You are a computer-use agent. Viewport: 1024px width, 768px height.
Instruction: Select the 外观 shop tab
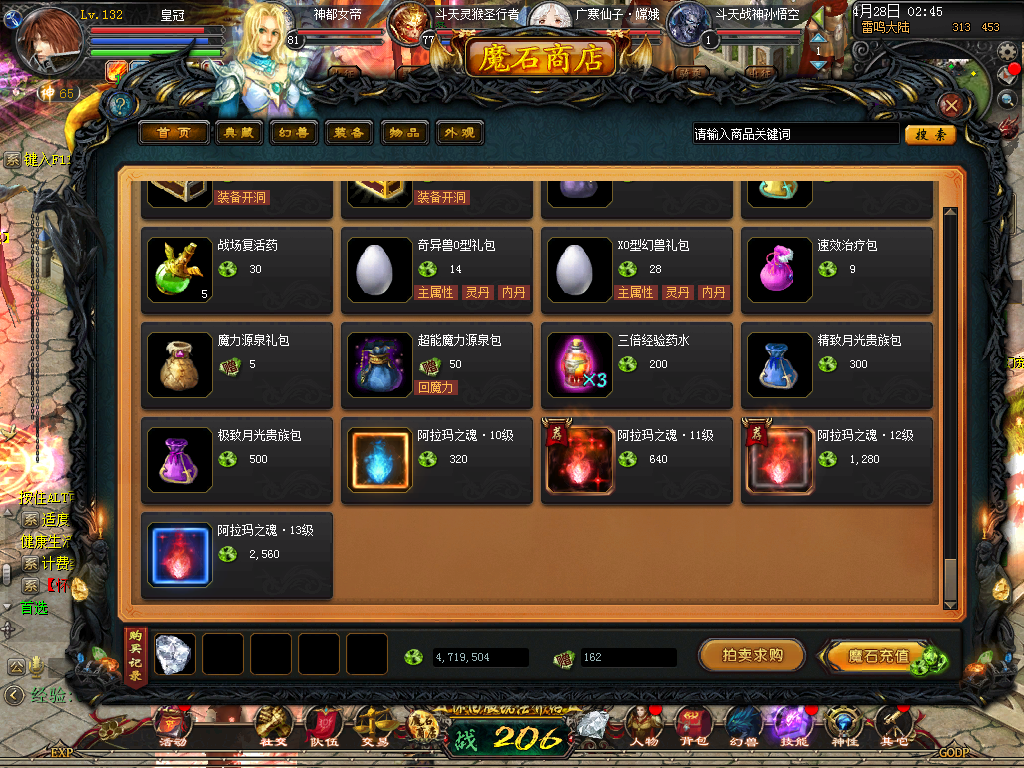point(459,133)
